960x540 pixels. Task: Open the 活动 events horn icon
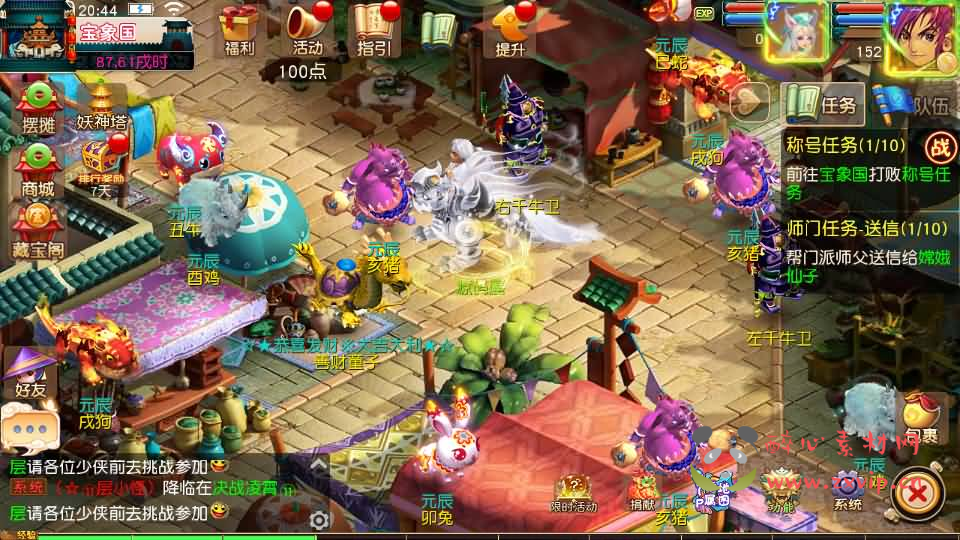pos(307,27)
